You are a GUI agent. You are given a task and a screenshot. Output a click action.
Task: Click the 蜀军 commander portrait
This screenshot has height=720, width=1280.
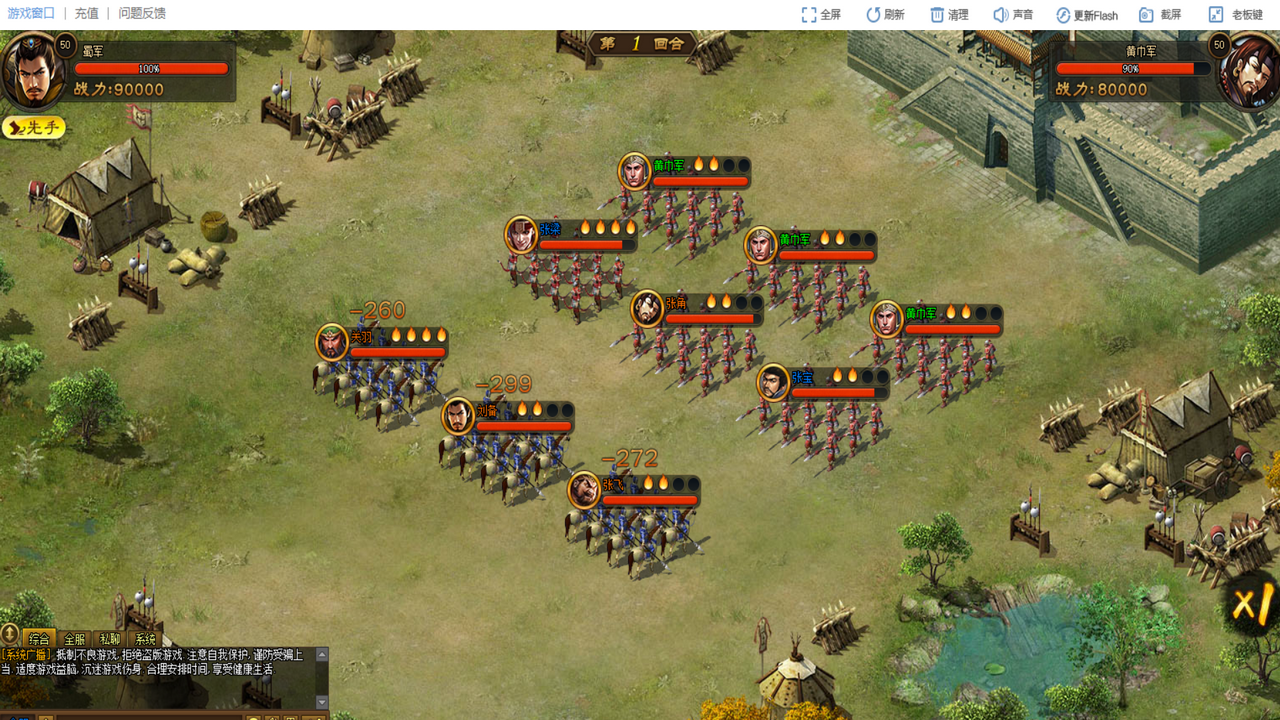[x=32, y=72]
